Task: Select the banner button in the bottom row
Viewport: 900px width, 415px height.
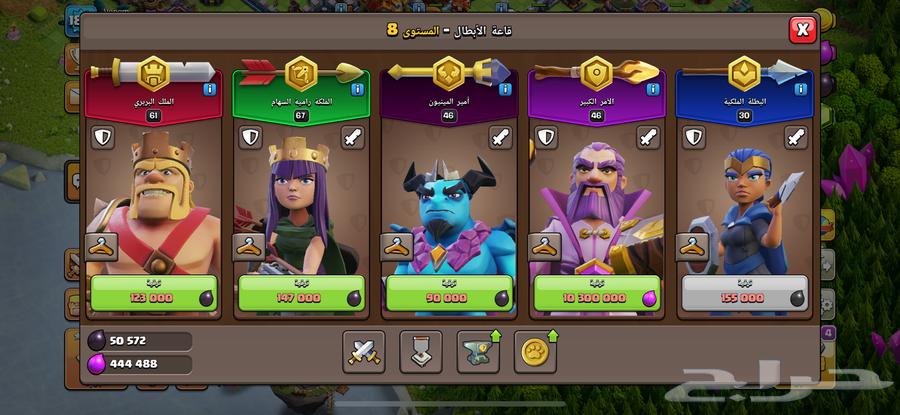Action: pyautogui.click(x=421, y=350)
